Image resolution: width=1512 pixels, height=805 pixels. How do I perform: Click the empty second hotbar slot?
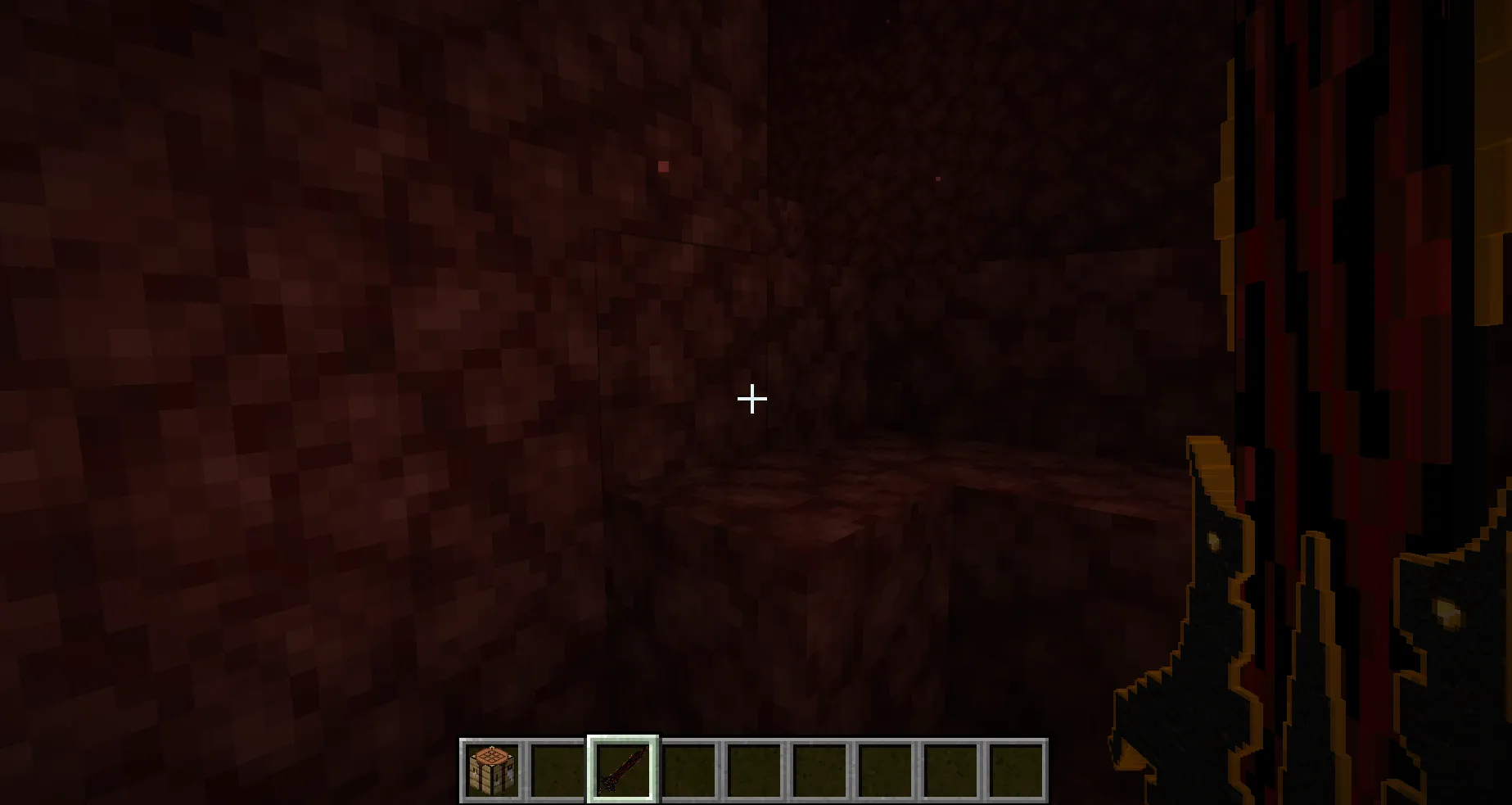[559, 768]
